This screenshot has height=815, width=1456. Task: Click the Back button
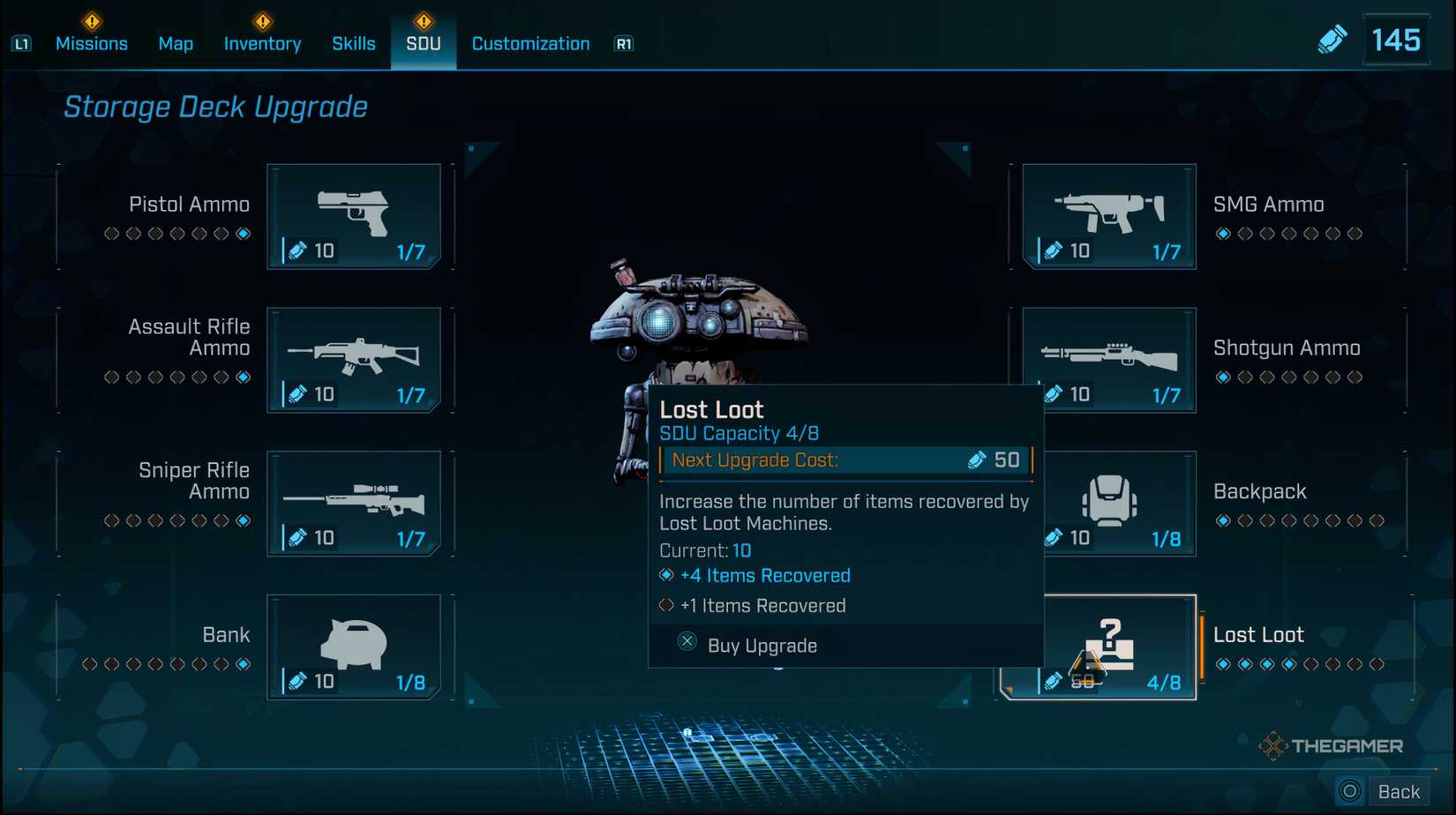[1400, 790]
